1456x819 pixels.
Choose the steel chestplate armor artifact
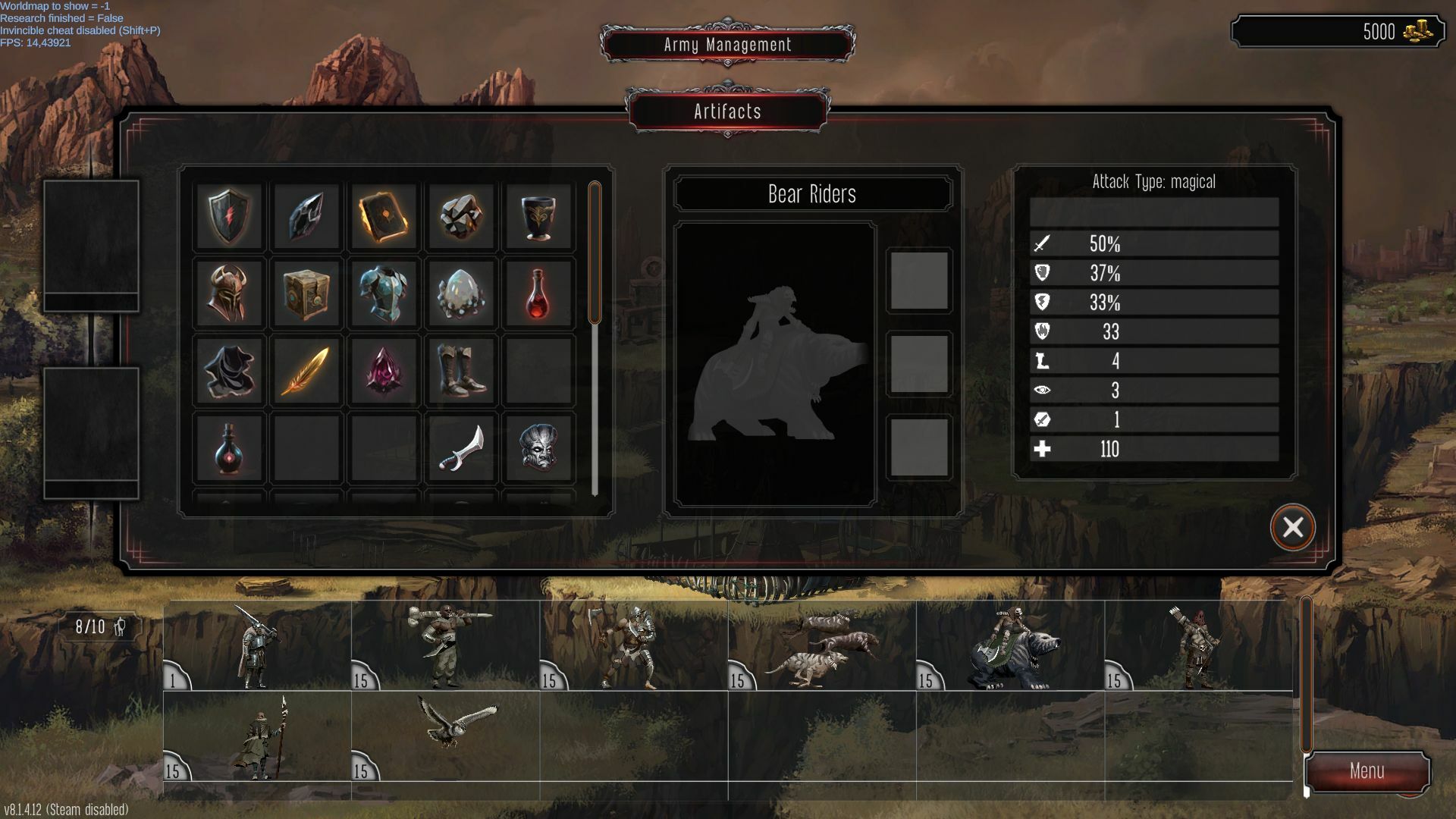(384, 293)
